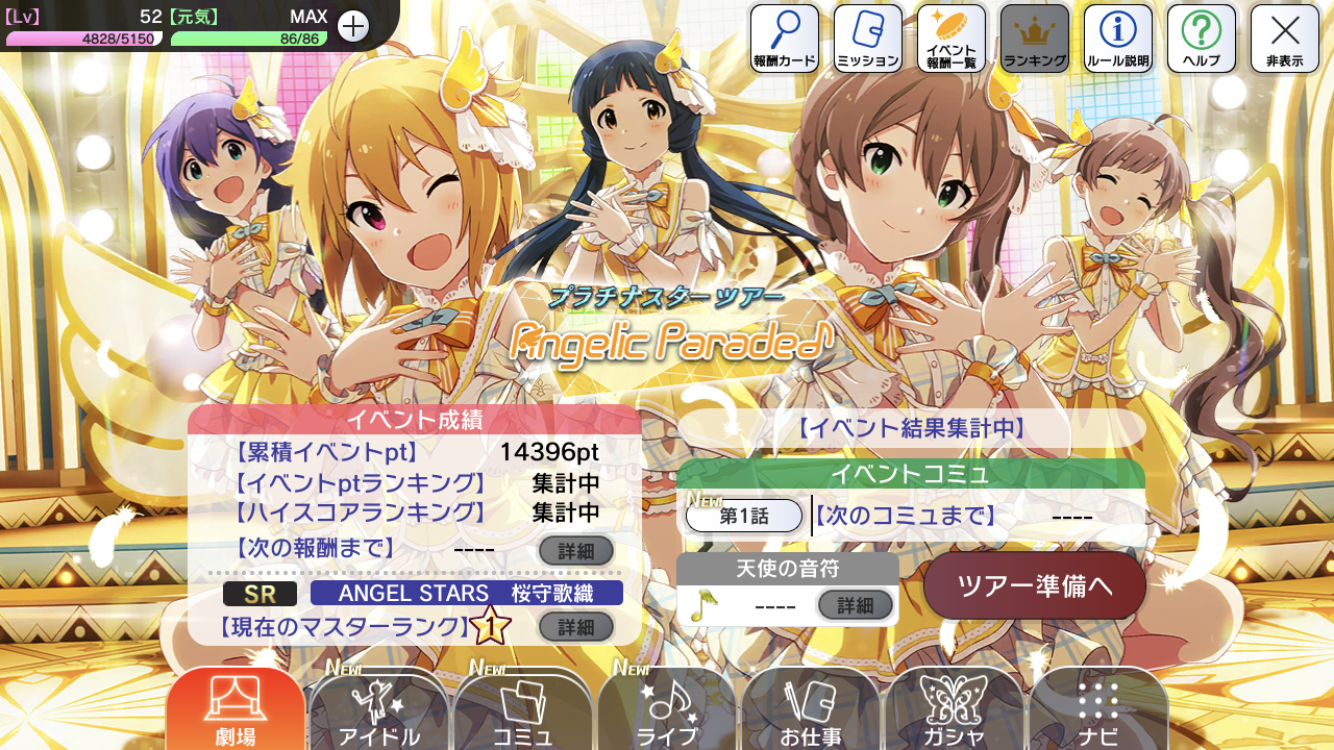Show 詳細 for 次の報酬まで row
The width and height of the screenshot is (1334, 750).
click(576, 551)
